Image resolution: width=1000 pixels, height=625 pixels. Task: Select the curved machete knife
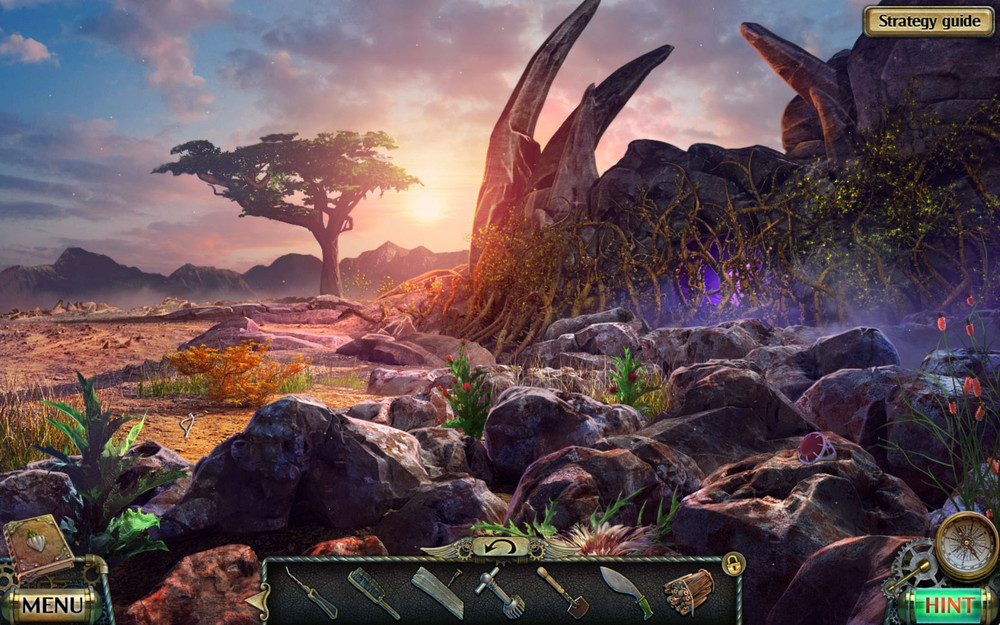click(x=626, y=592)
